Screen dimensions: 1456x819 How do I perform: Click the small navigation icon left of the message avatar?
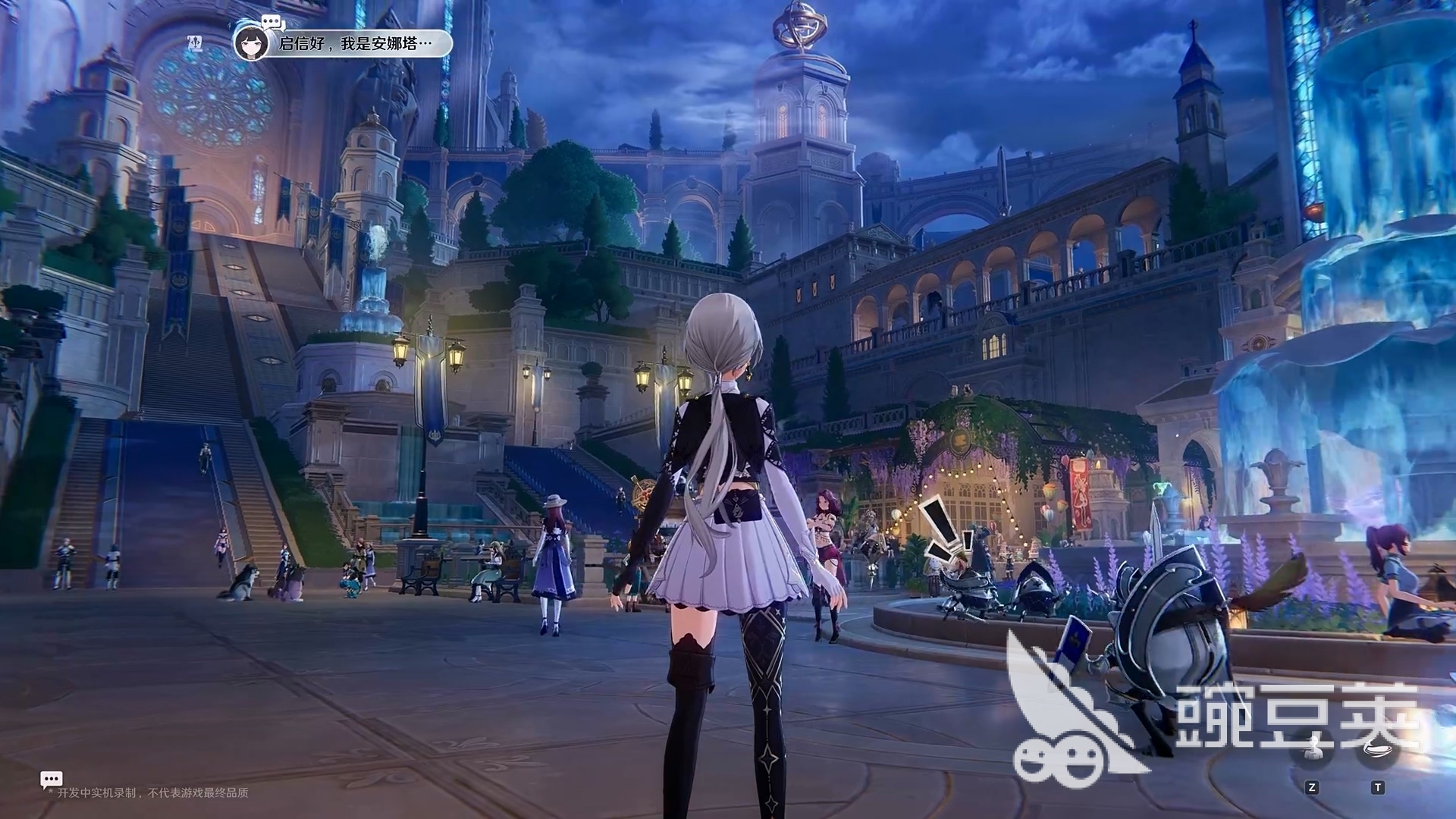pyautogui.click(x=195, y=41)
